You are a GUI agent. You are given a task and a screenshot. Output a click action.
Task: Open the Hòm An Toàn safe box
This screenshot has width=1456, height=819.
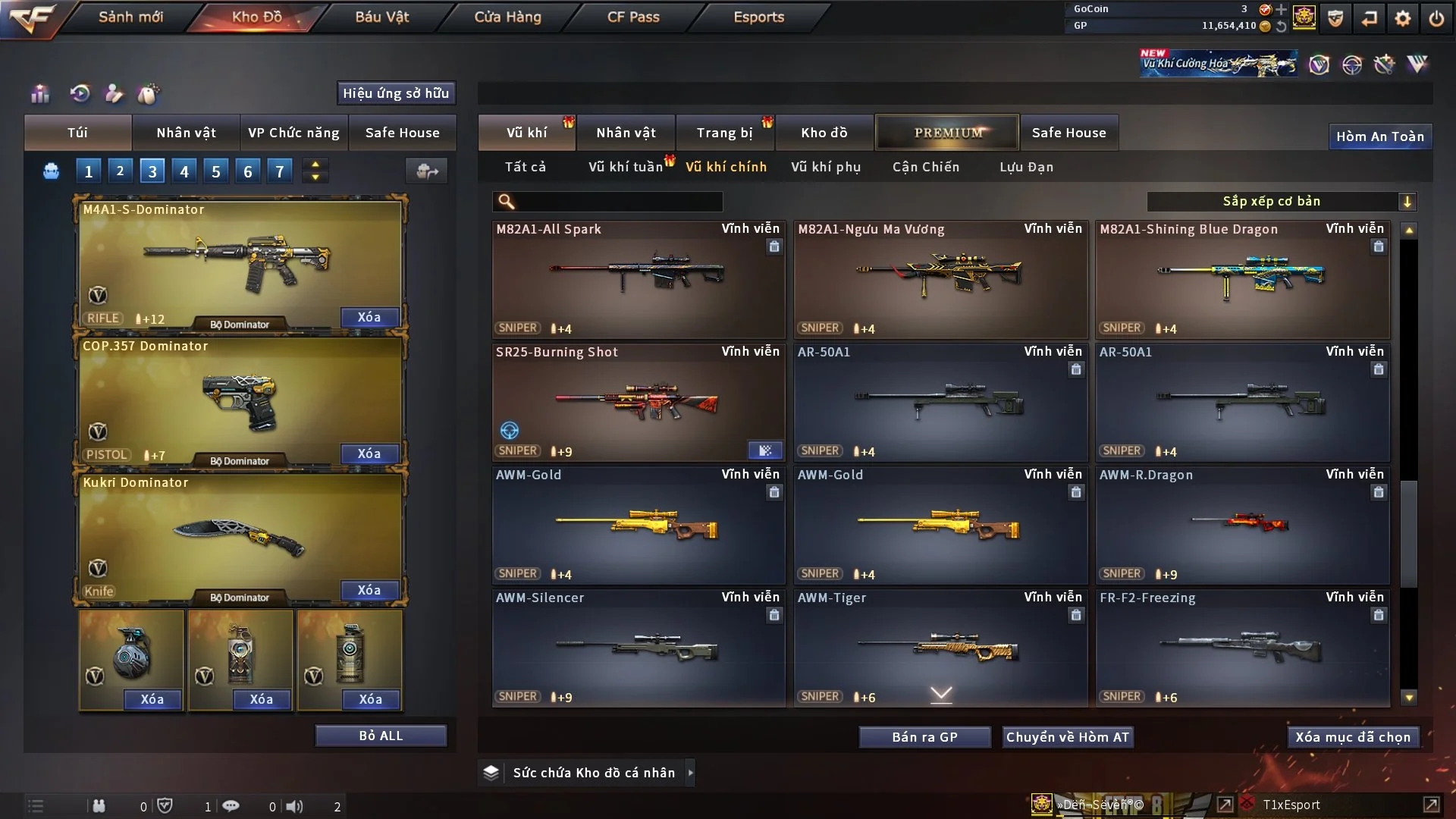tap(1380, 136)
